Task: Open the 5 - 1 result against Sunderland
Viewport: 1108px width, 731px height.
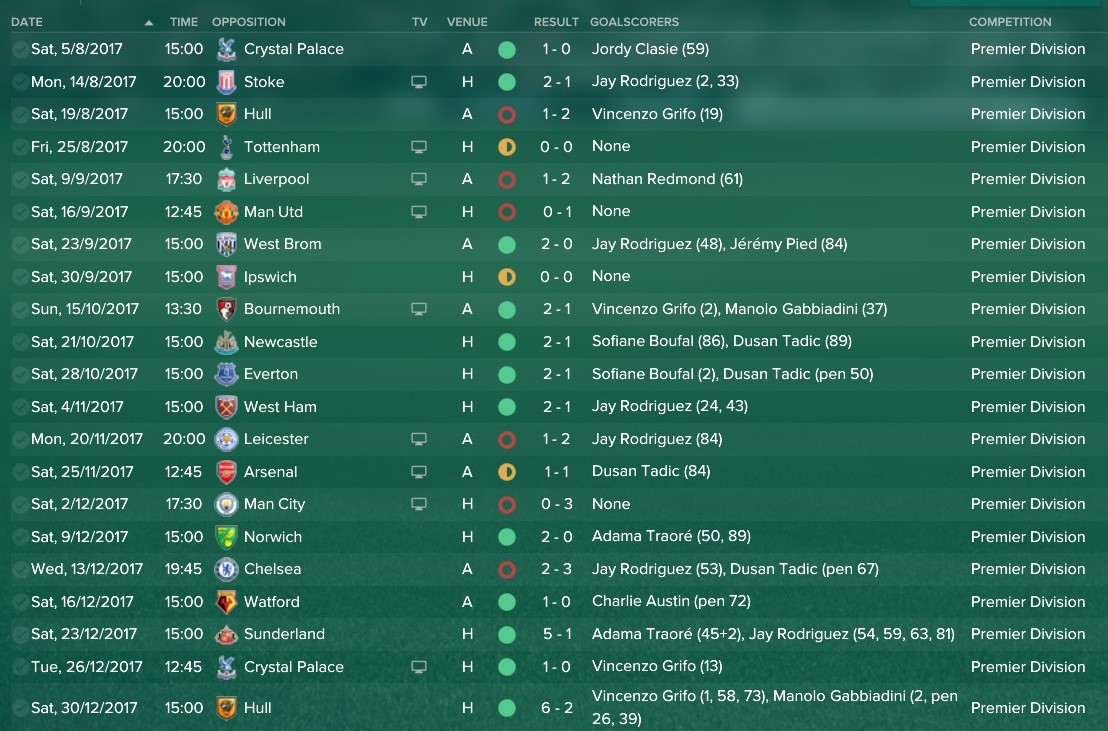Action: pyautogui.click(x=556, y=634)
